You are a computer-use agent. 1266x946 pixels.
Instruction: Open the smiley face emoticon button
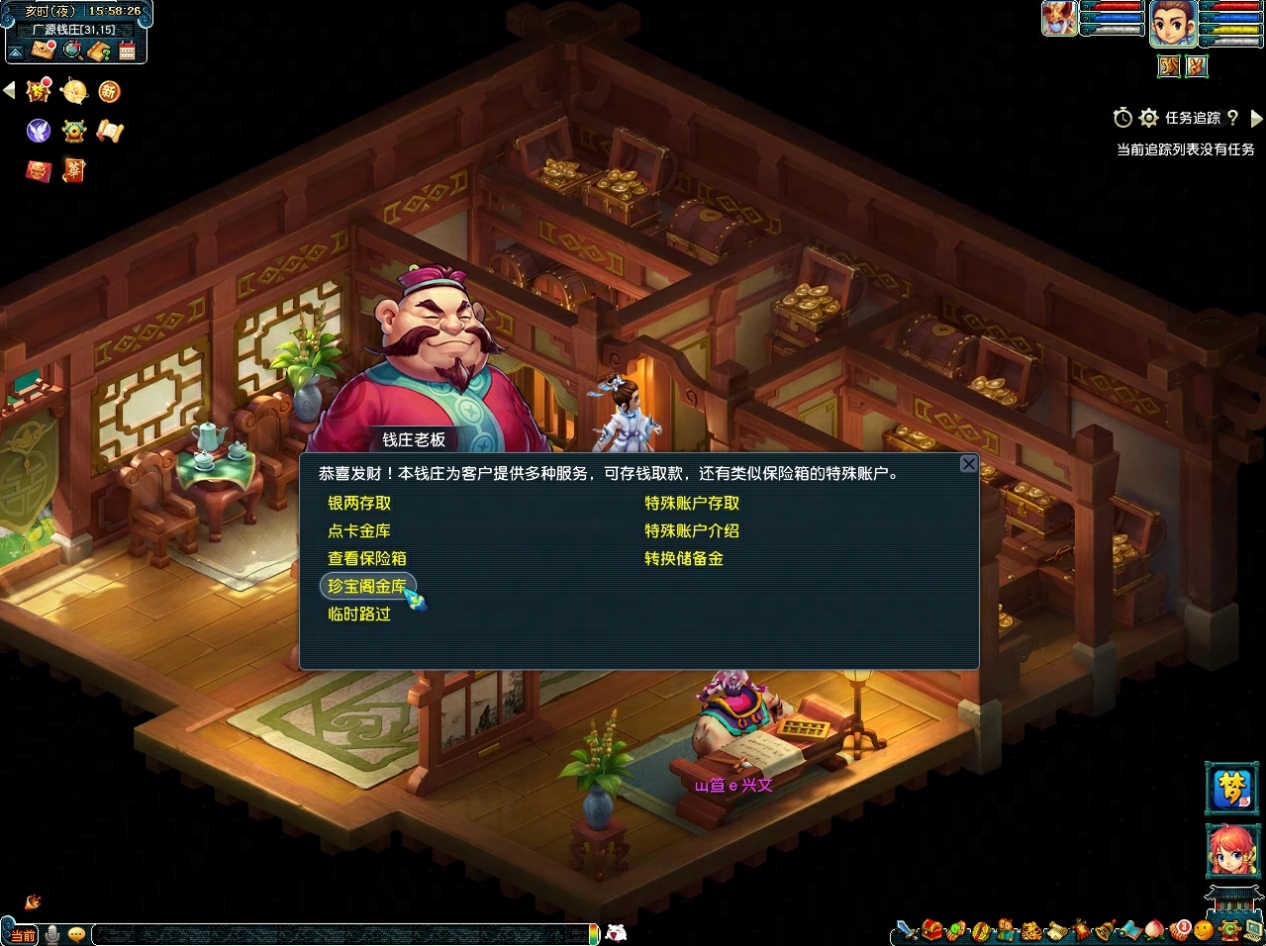[x=1204, y=931]
